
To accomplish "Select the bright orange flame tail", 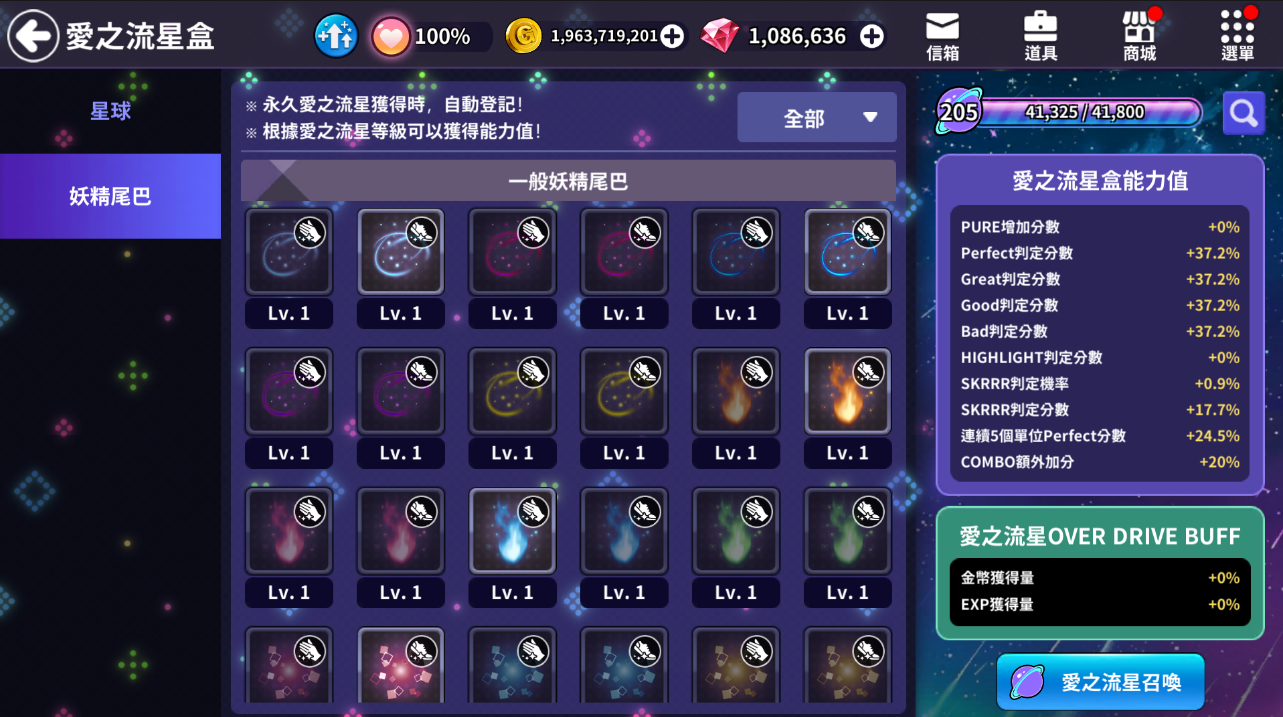I will 847,391.
